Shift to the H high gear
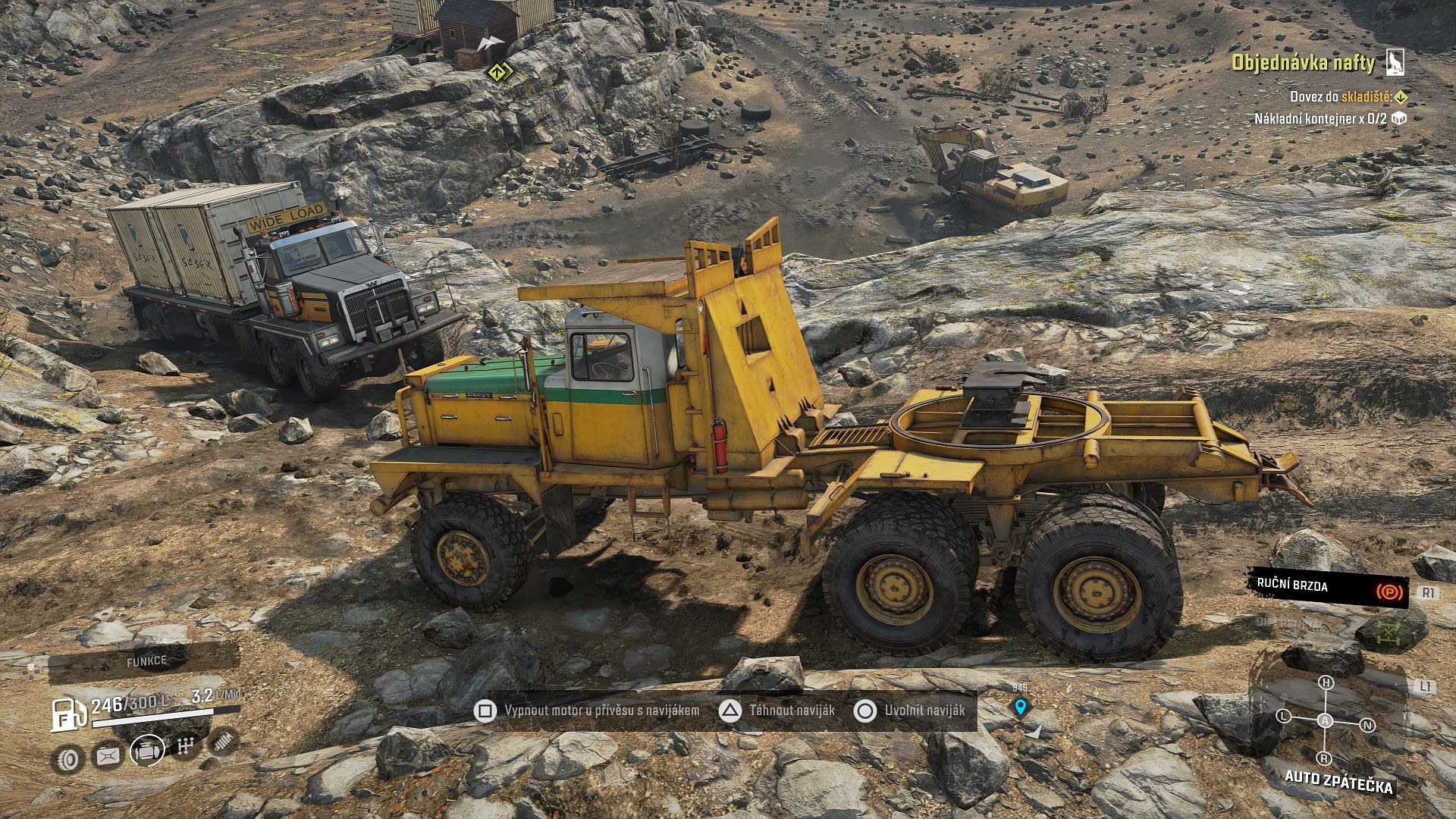 [x=1326, y=682]
